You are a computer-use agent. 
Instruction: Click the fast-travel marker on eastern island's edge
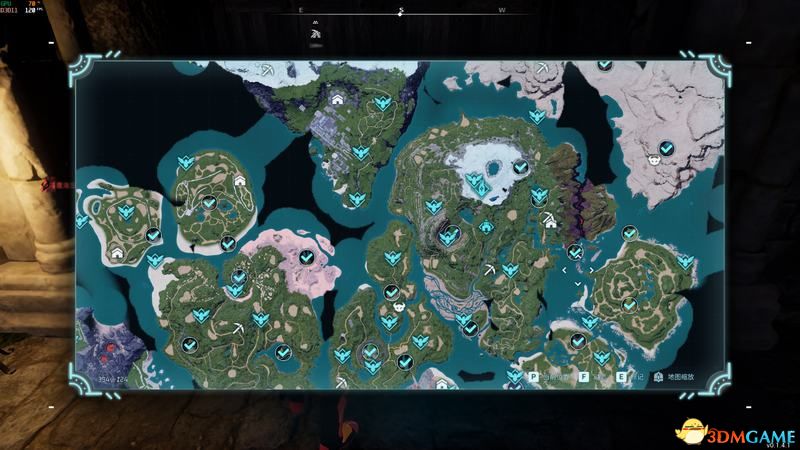[x=685, y=261]
